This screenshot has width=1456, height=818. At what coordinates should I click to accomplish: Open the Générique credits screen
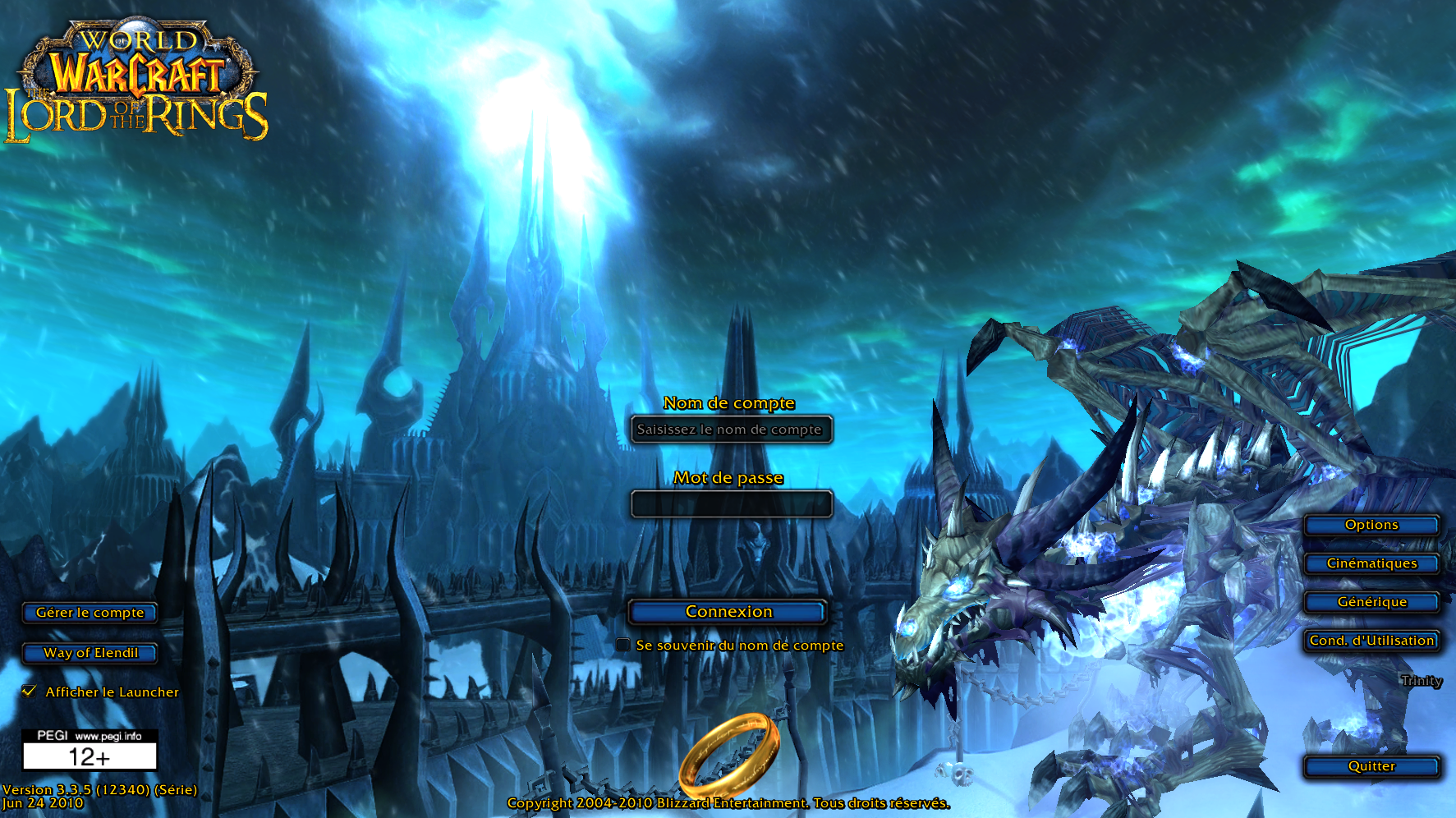[1371, 602]
